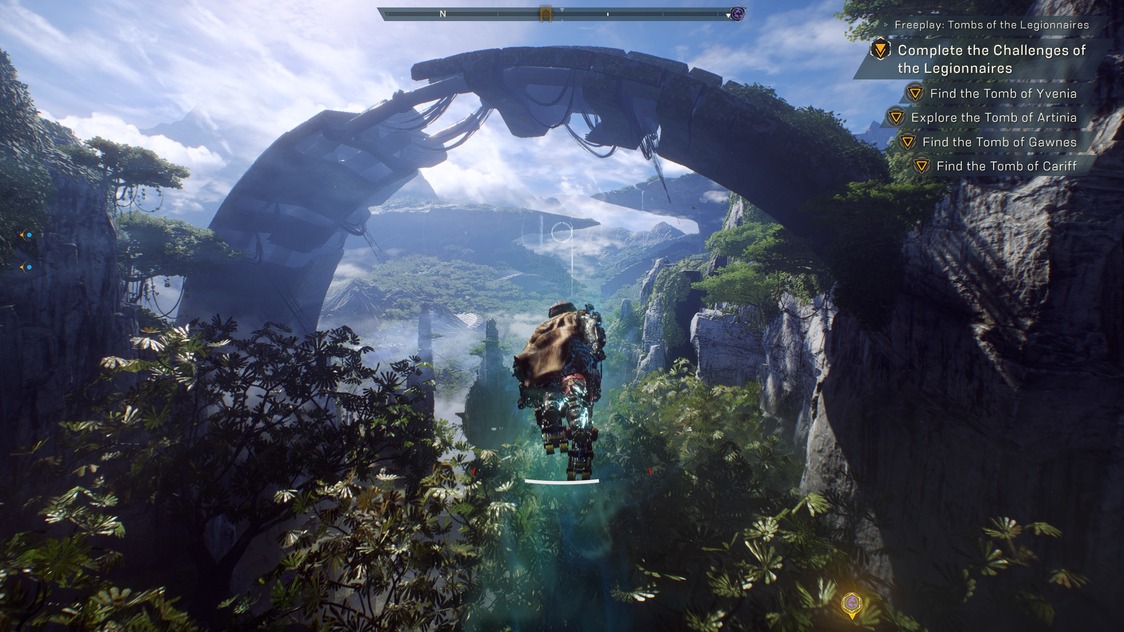1124x632 pixels.
Task: Select the gold hexagon waypoint marker icon
Action: pos(851,603)
